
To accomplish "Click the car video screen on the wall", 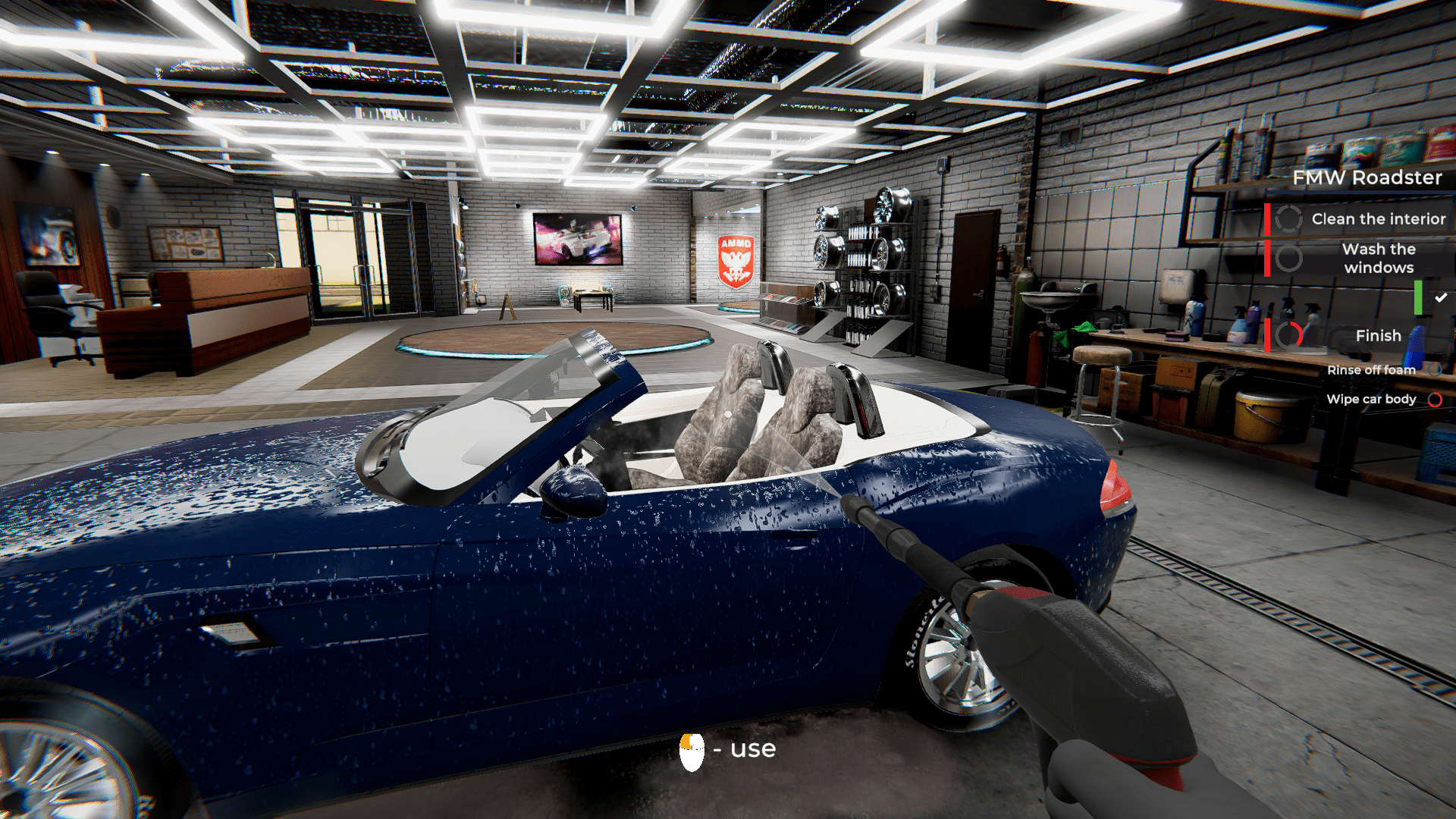I will pyautogui.click(x=577, y=238).
